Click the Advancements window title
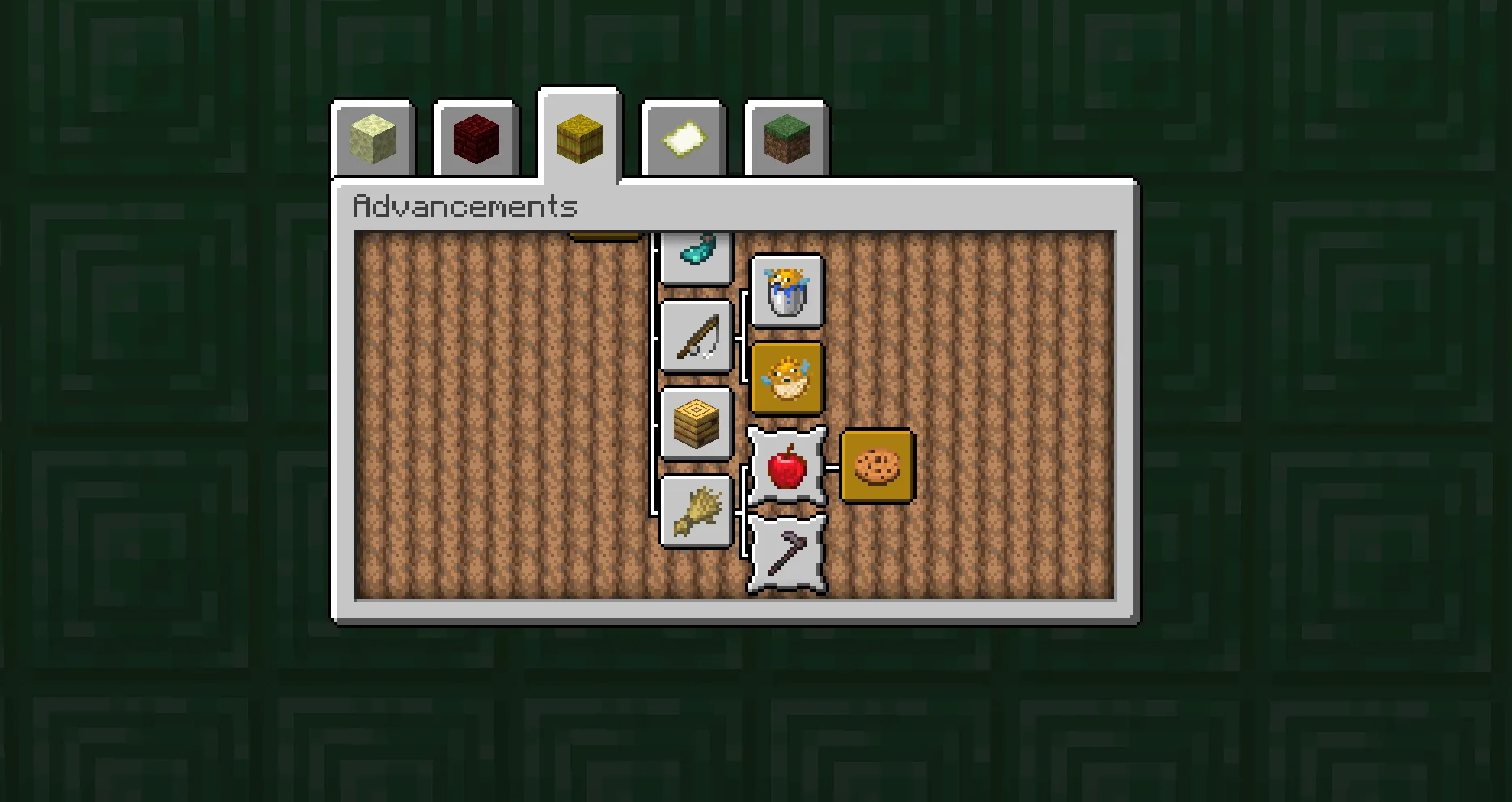 click(x=465, y=206)
